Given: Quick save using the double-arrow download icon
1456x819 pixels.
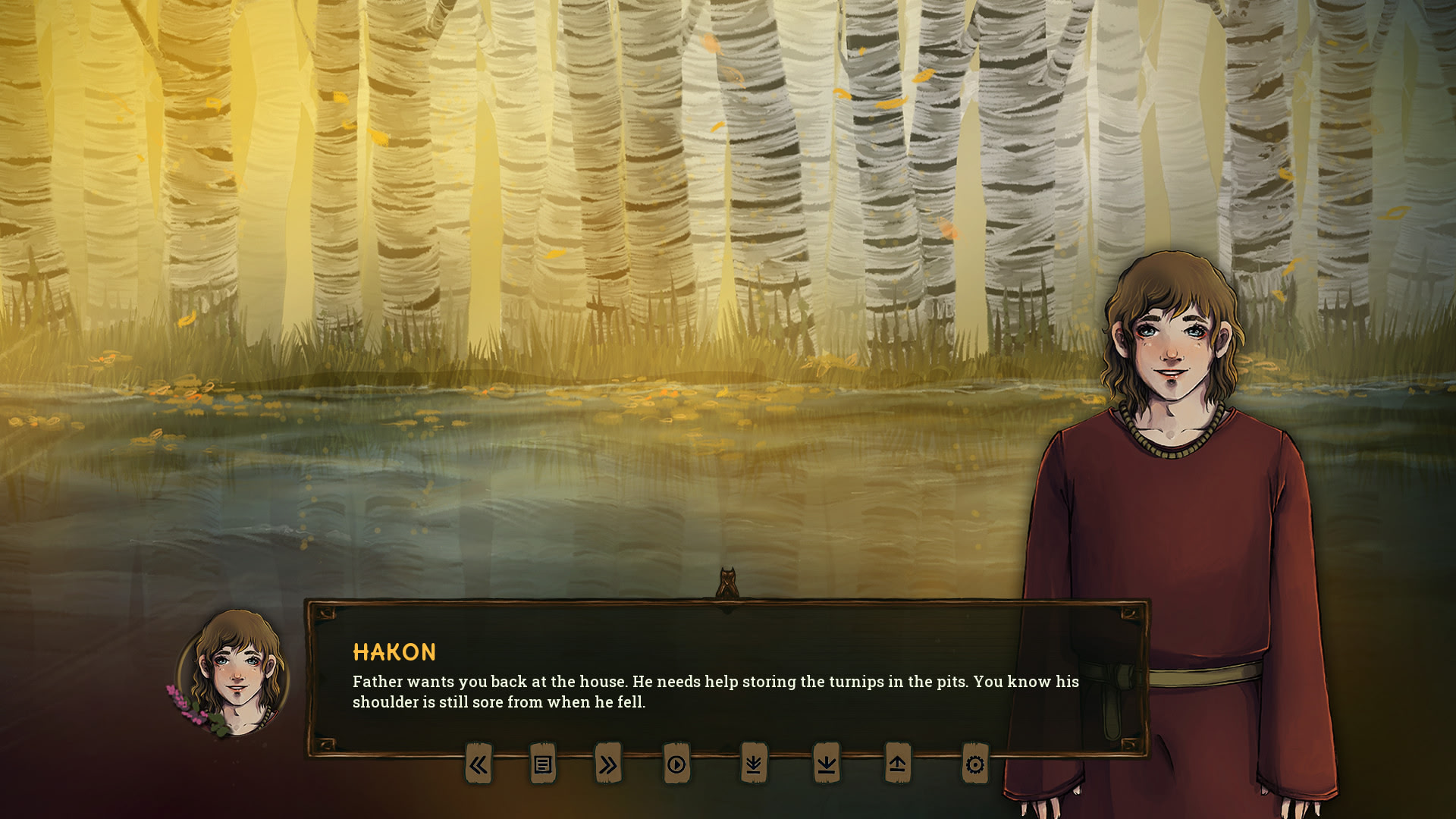Looking at the screenshot, I should click(753, 764).
